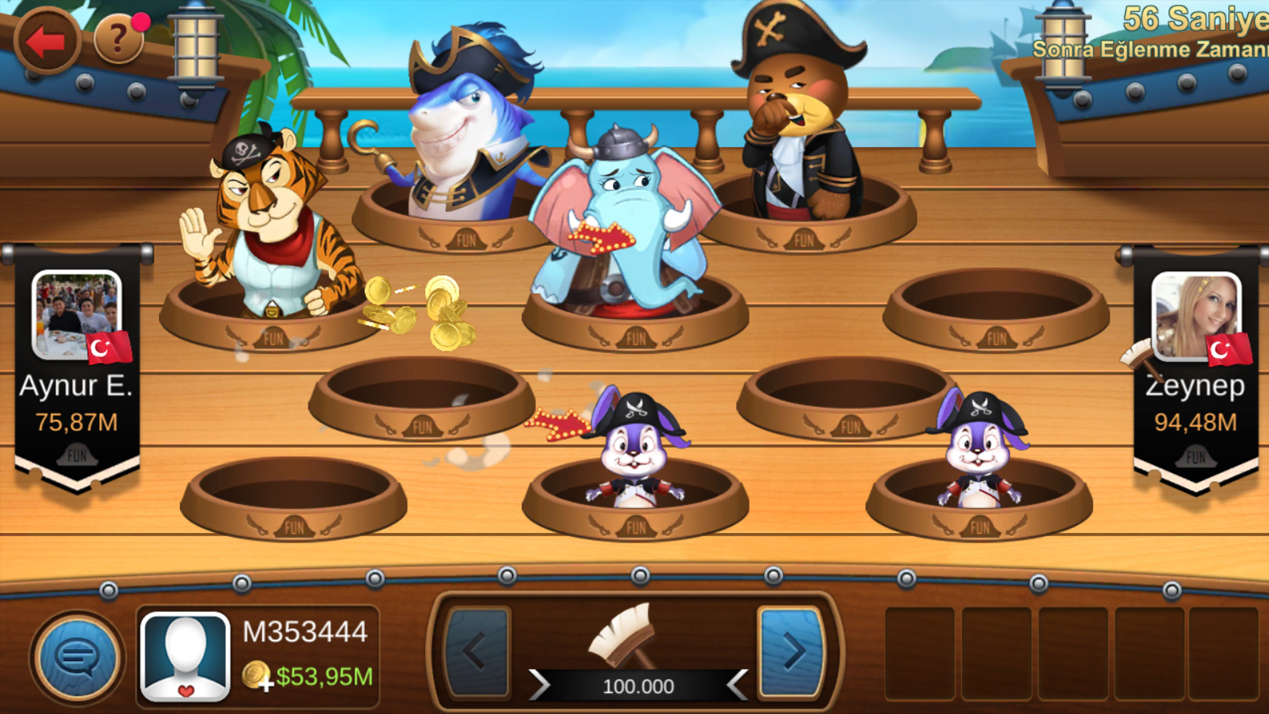This screenshot has width=1269, height=714.
Task: Add coins with the gold coin plus icon
Action: pyautogui.click(x=257, y=677)
